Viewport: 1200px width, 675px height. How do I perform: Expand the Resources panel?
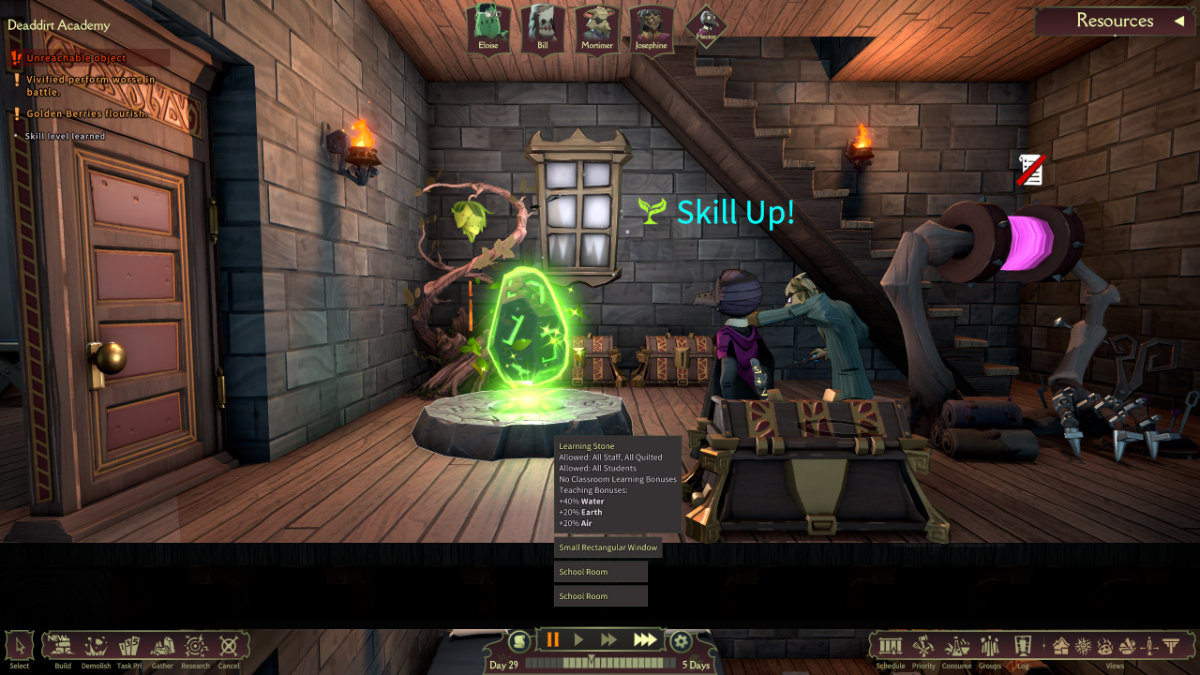coord(1115,21)
